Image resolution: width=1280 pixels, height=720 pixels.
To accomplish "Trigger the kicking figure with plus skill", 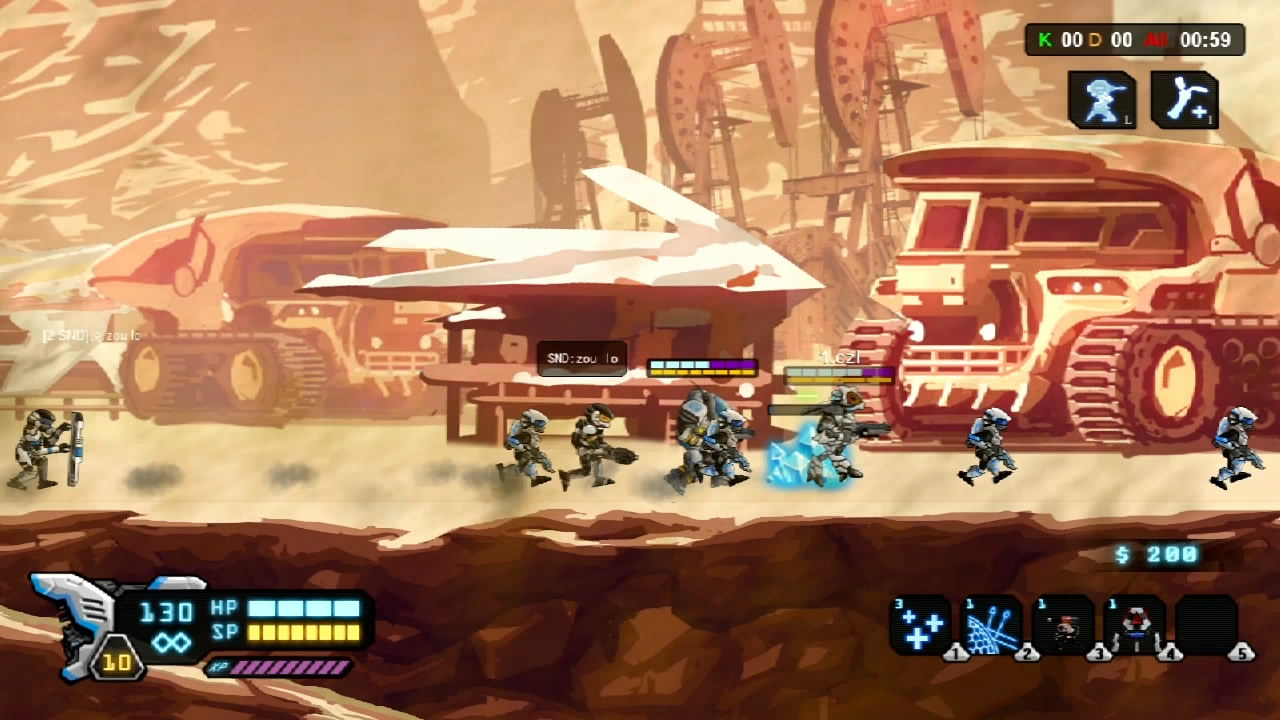I will click(1185, 99).
